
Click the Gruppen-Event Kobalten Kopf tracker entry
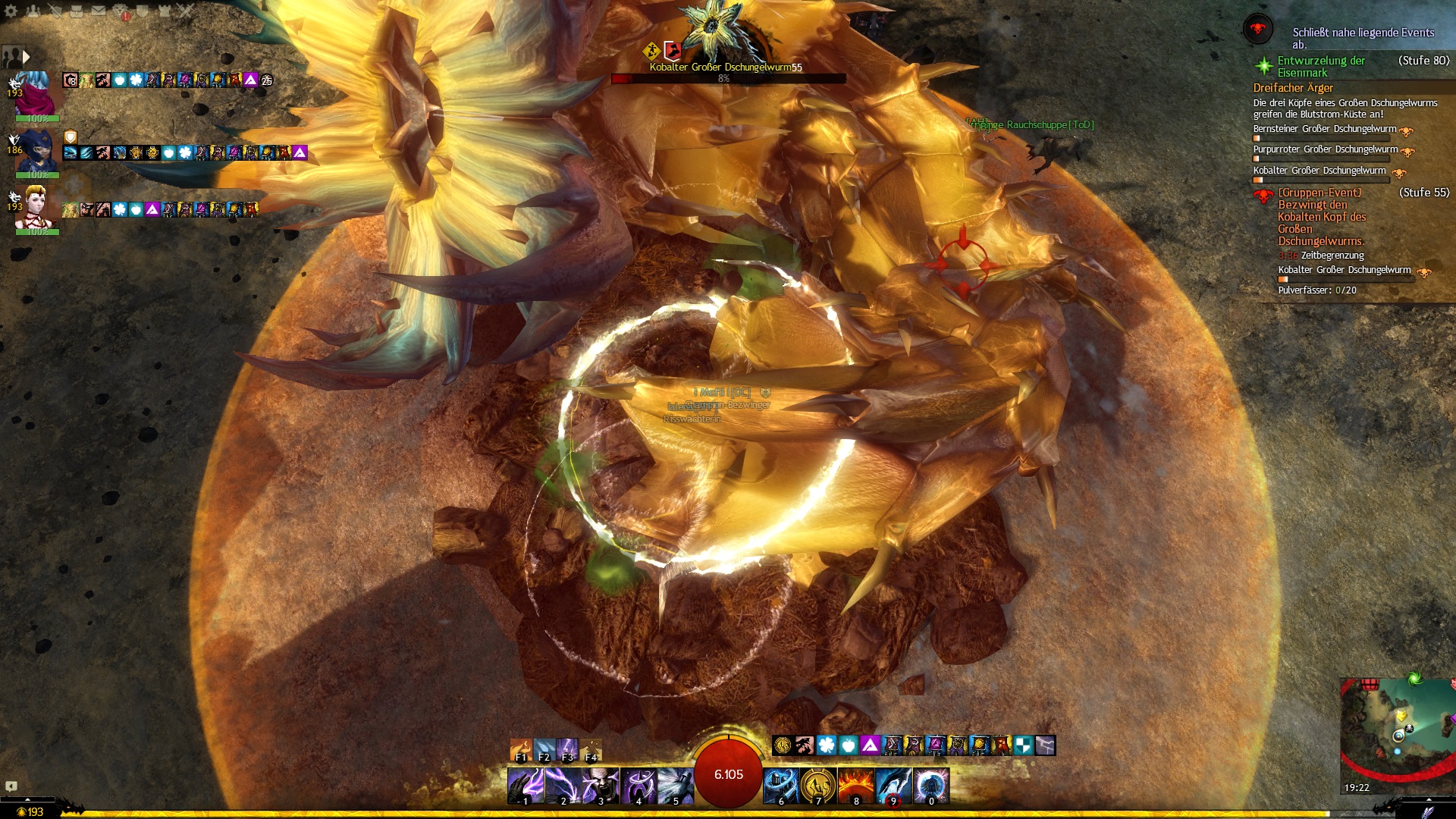point(1321,217)
